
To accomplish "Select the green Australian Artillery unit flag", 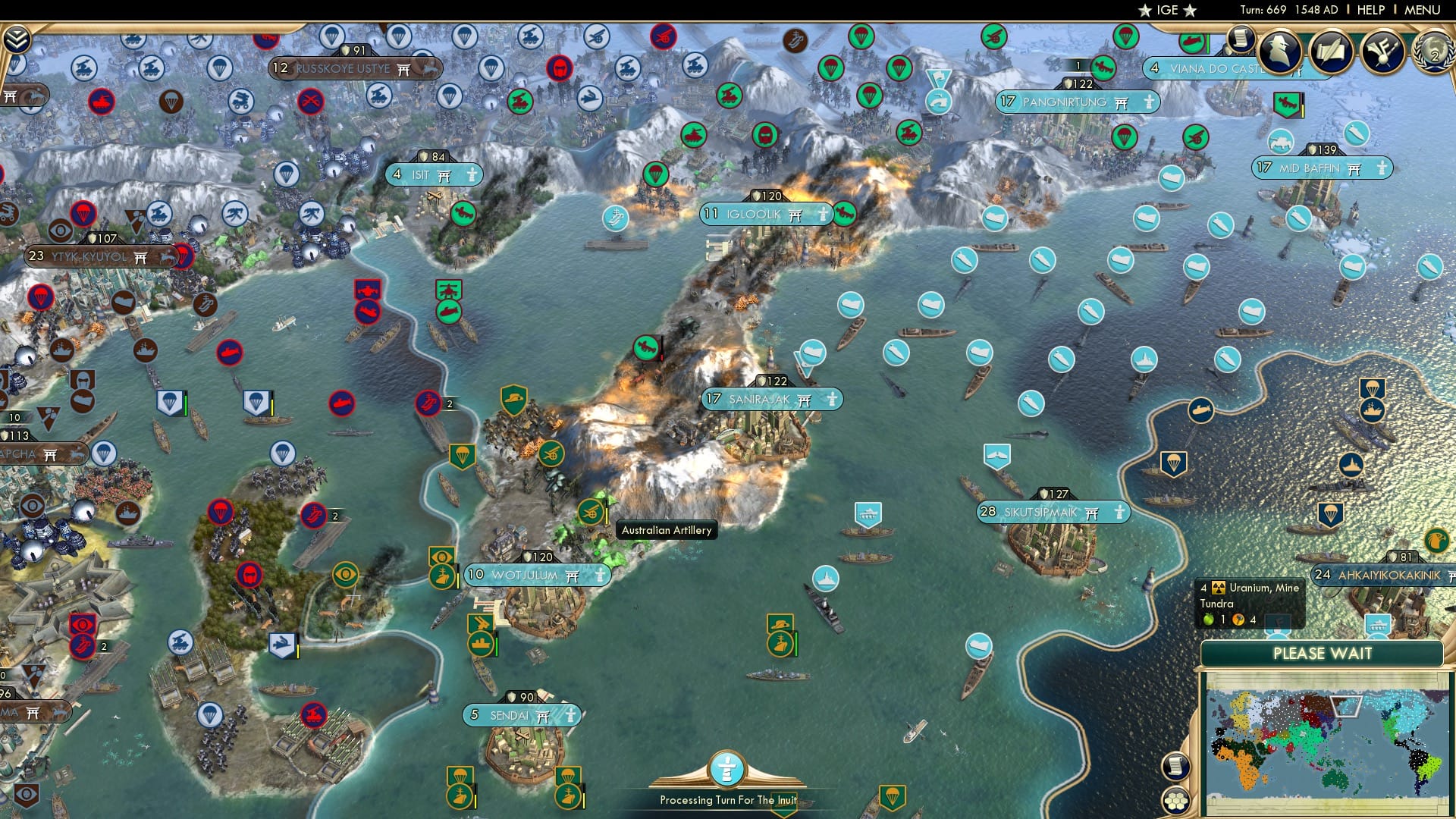I will click(x=590, y=510).
